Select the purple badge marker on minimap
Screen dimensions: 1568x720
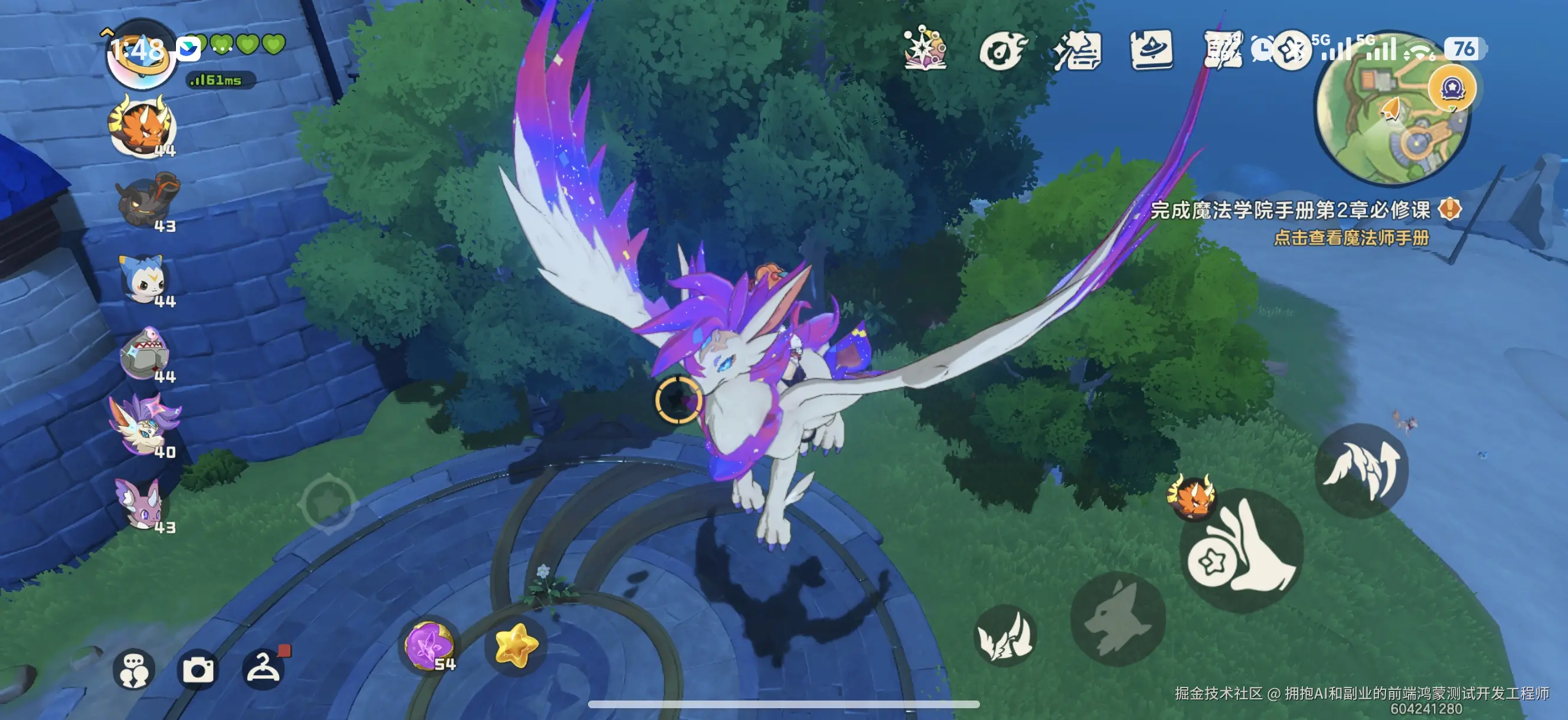pos(1452,89)
